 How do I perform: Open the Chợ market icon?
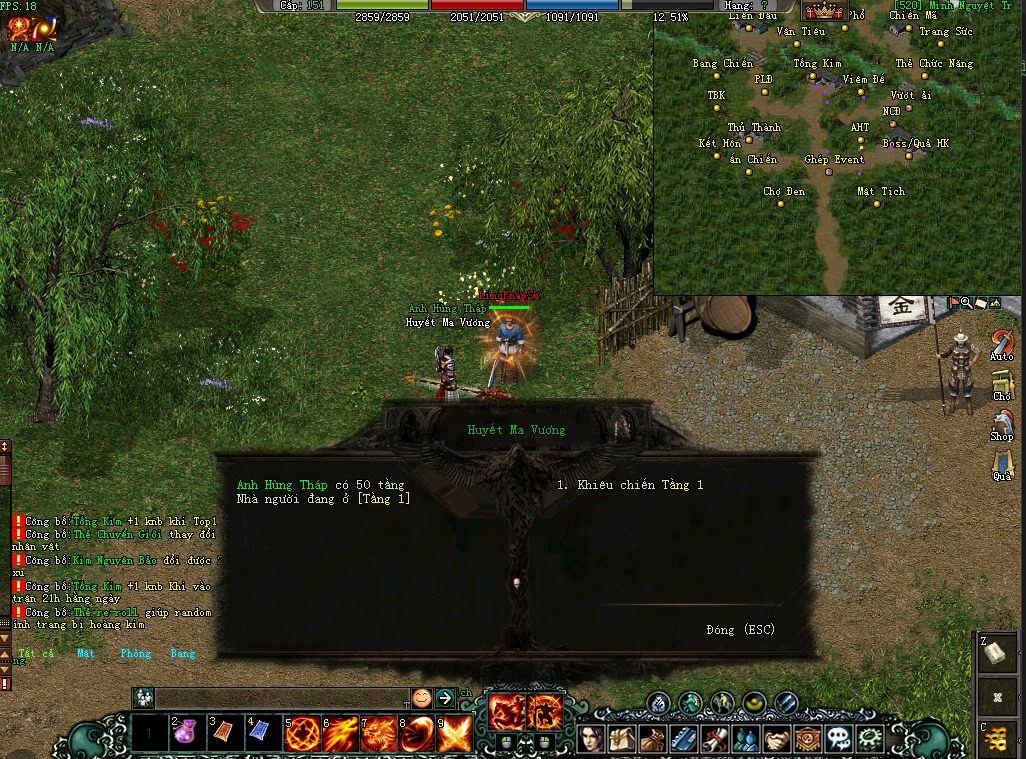(x=1002, y=385)
